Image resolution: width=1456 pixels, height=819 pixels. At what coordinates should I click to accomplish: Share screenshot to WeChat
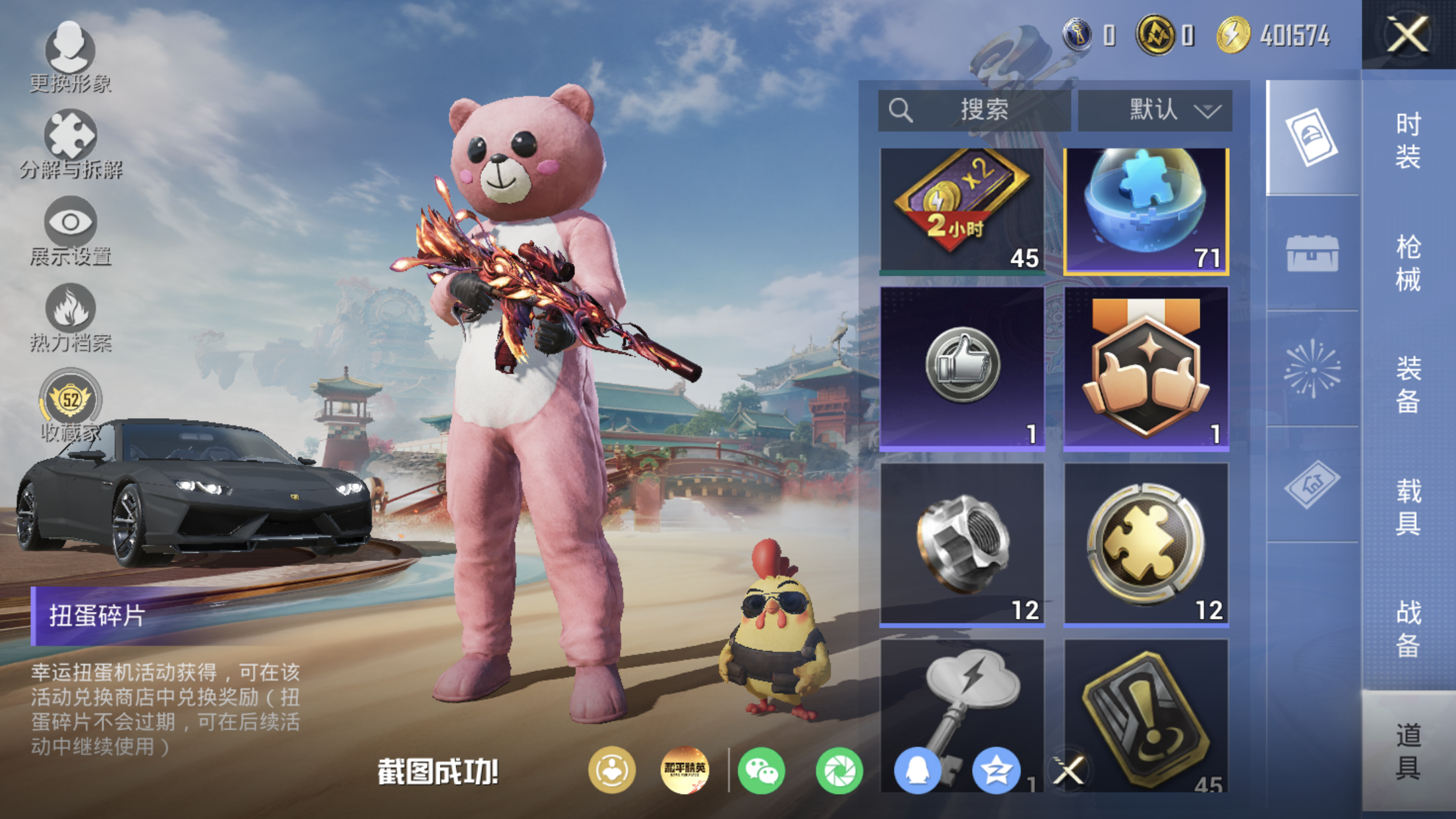[761, 770]
